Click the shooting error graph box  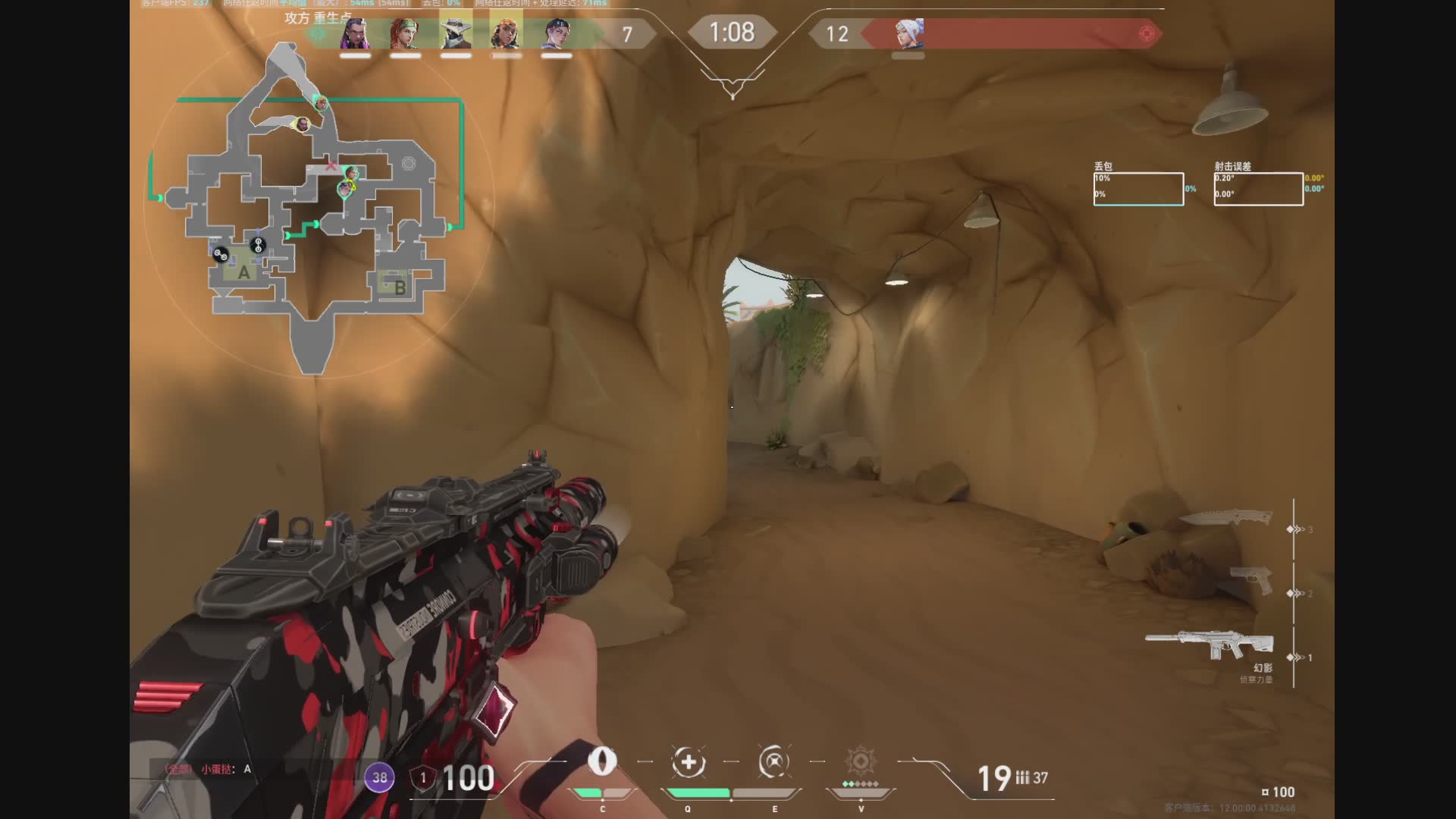tap(1258, 189)
